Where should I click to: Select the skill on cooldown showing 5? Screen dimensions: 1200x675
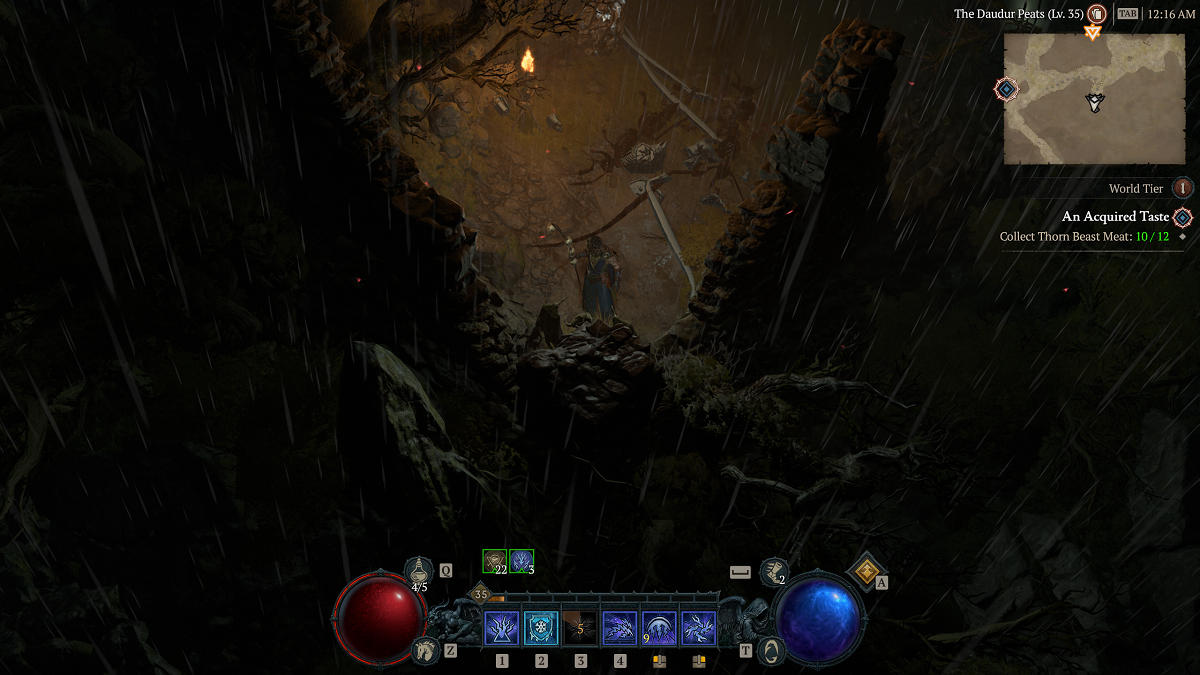tap(580, 628)
